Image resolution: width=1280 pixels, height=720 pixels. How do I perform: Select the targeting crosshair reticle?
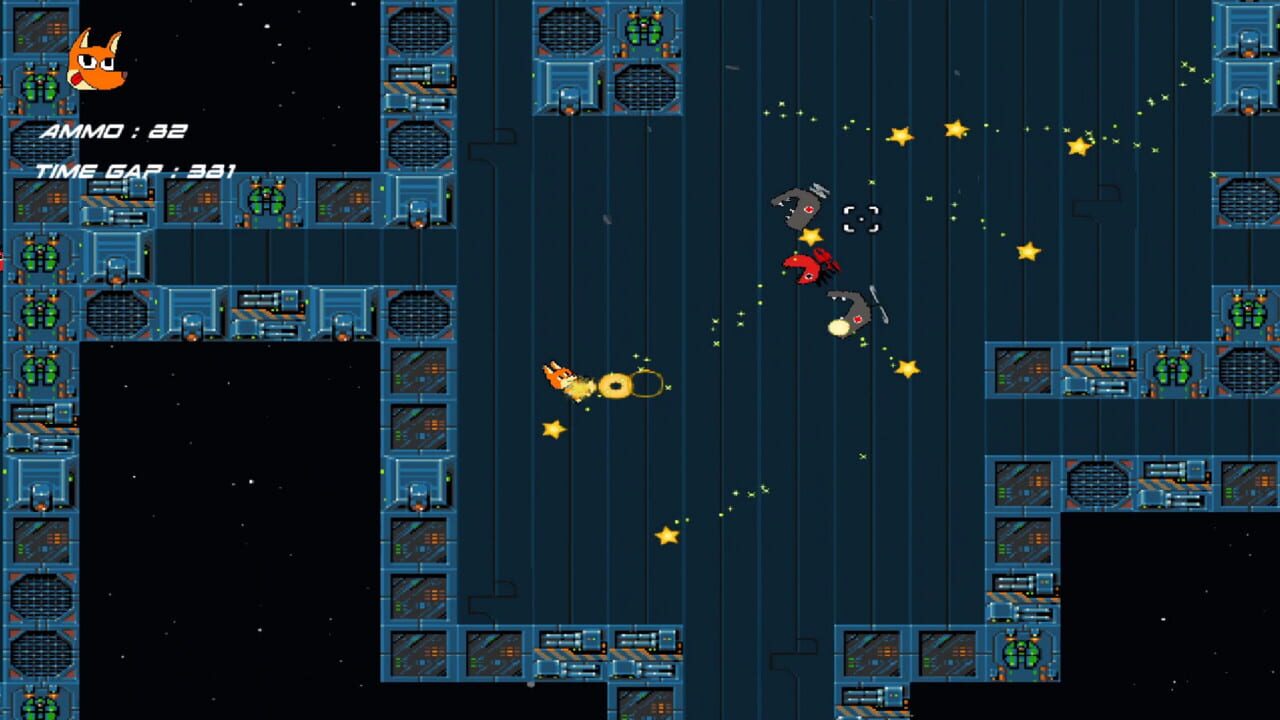pos(862,216)
